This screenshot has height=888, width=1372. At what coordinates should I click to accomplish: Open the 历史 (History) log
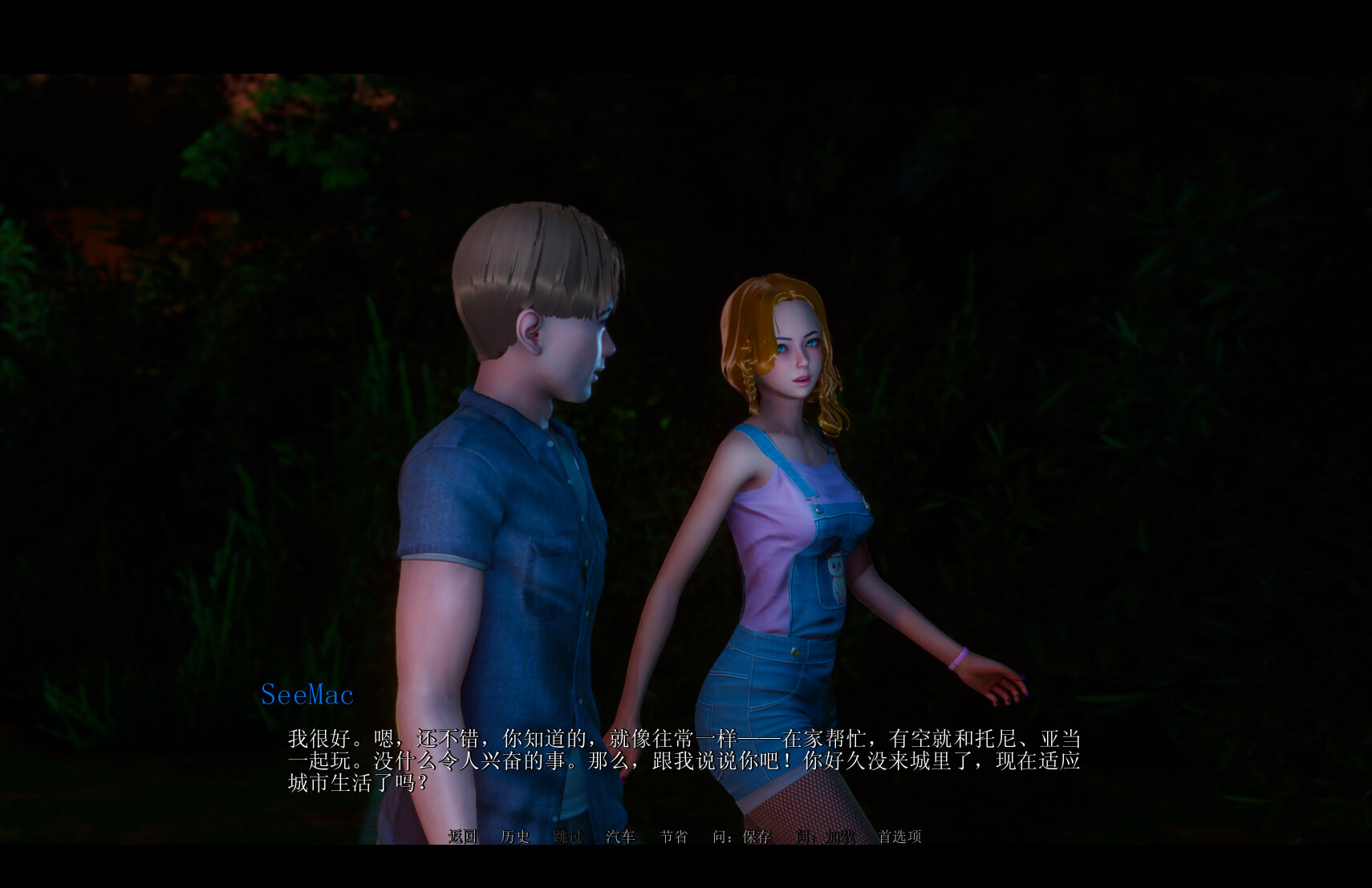pyautogui.click(x=515, y=837)
